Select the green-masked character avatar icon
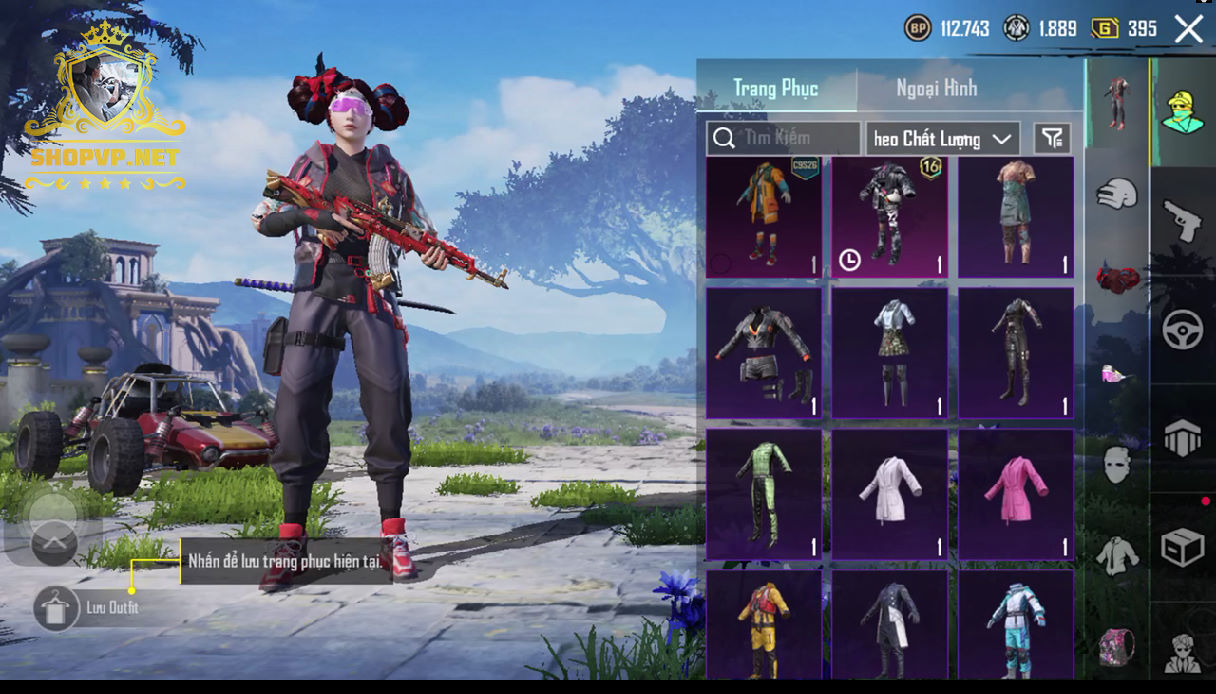The image size is (1216, 694). click(x=1182, y=112)
